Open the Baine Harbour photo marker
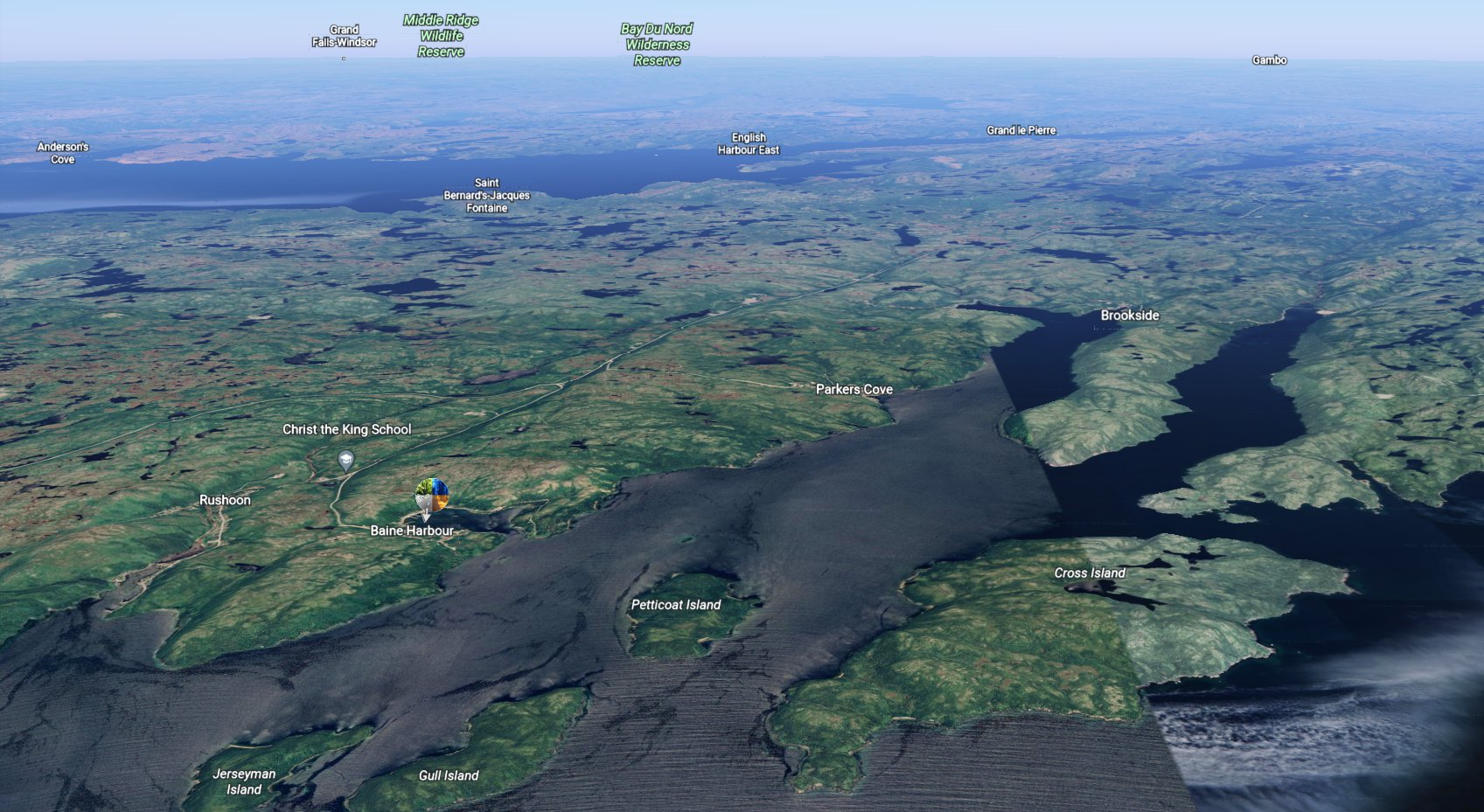Screen dimensions: 1484x812 (432, 496)
